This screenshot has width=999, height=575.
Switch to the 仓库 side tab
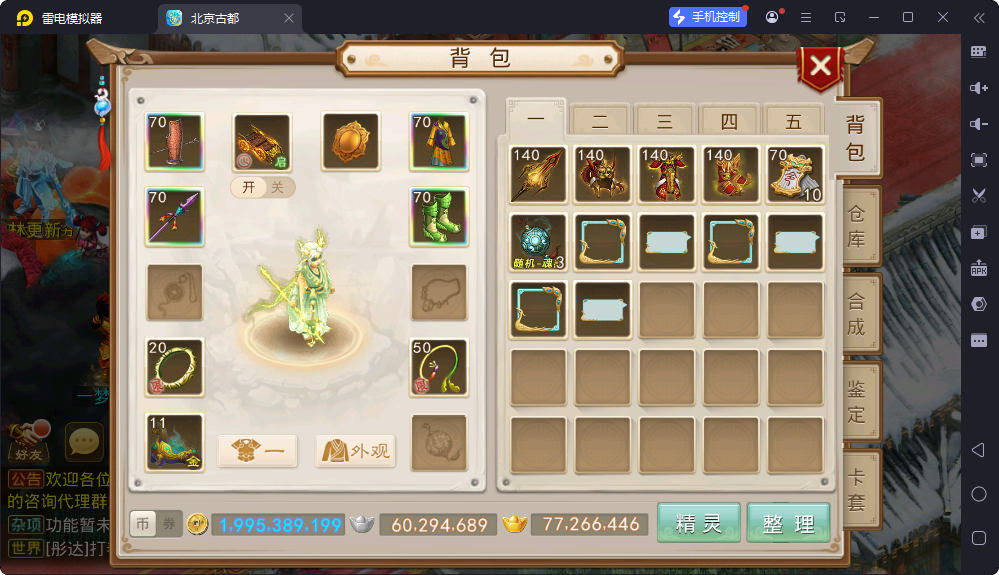click(857, 226)
